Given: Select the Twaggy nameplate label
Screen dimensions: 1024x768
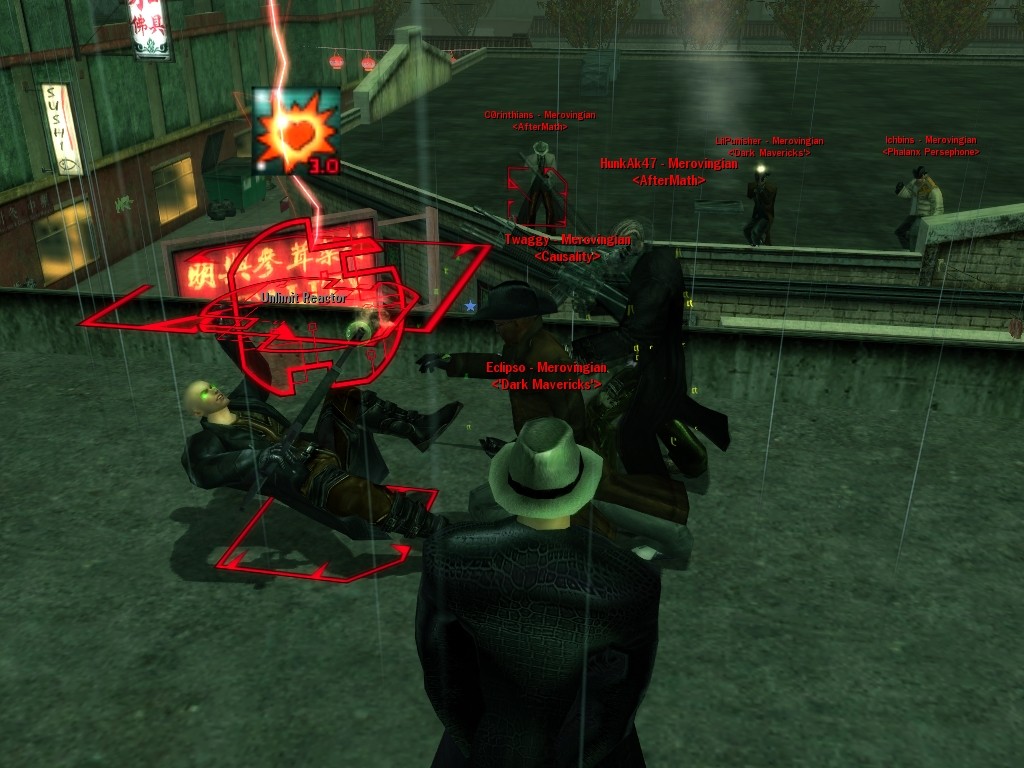Looking at the screenshot, I should tap(567, 240).
